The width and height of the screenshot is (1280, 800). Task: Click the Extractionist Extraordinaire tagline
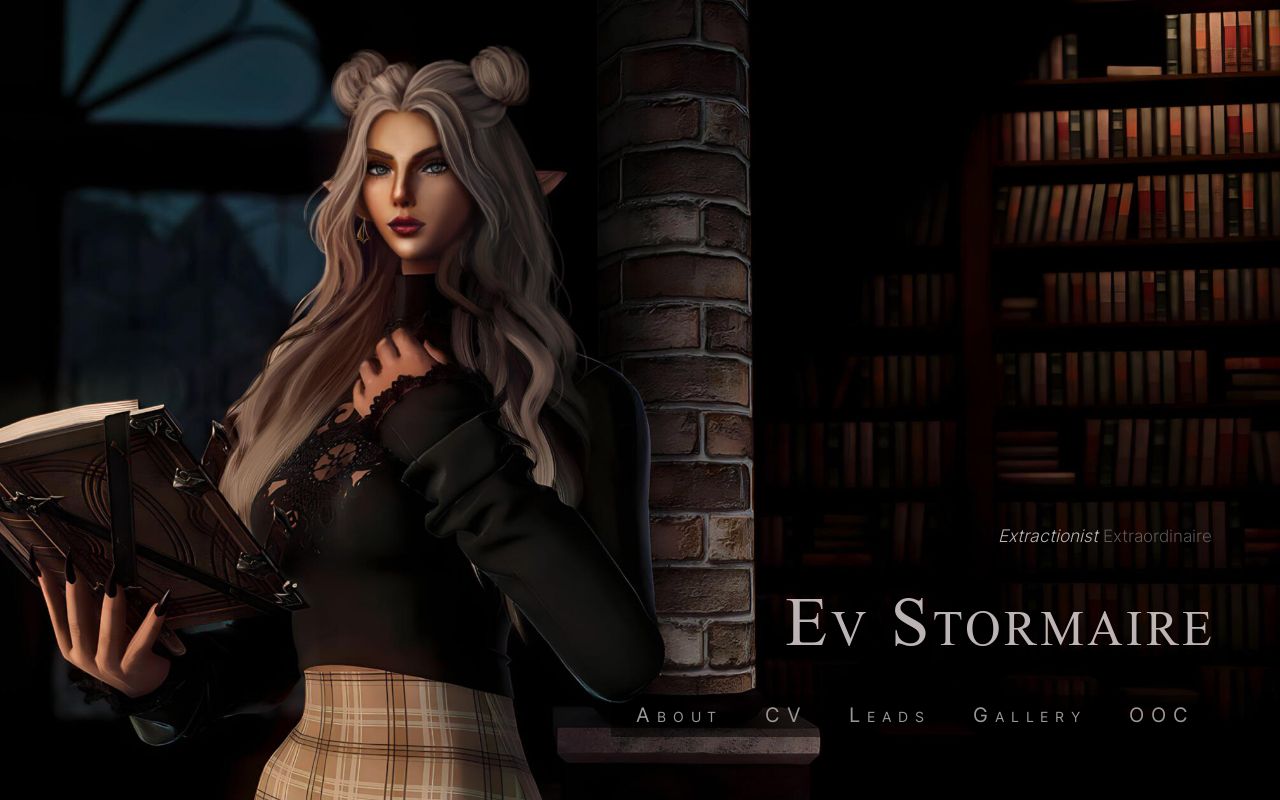click(1103, 536)
